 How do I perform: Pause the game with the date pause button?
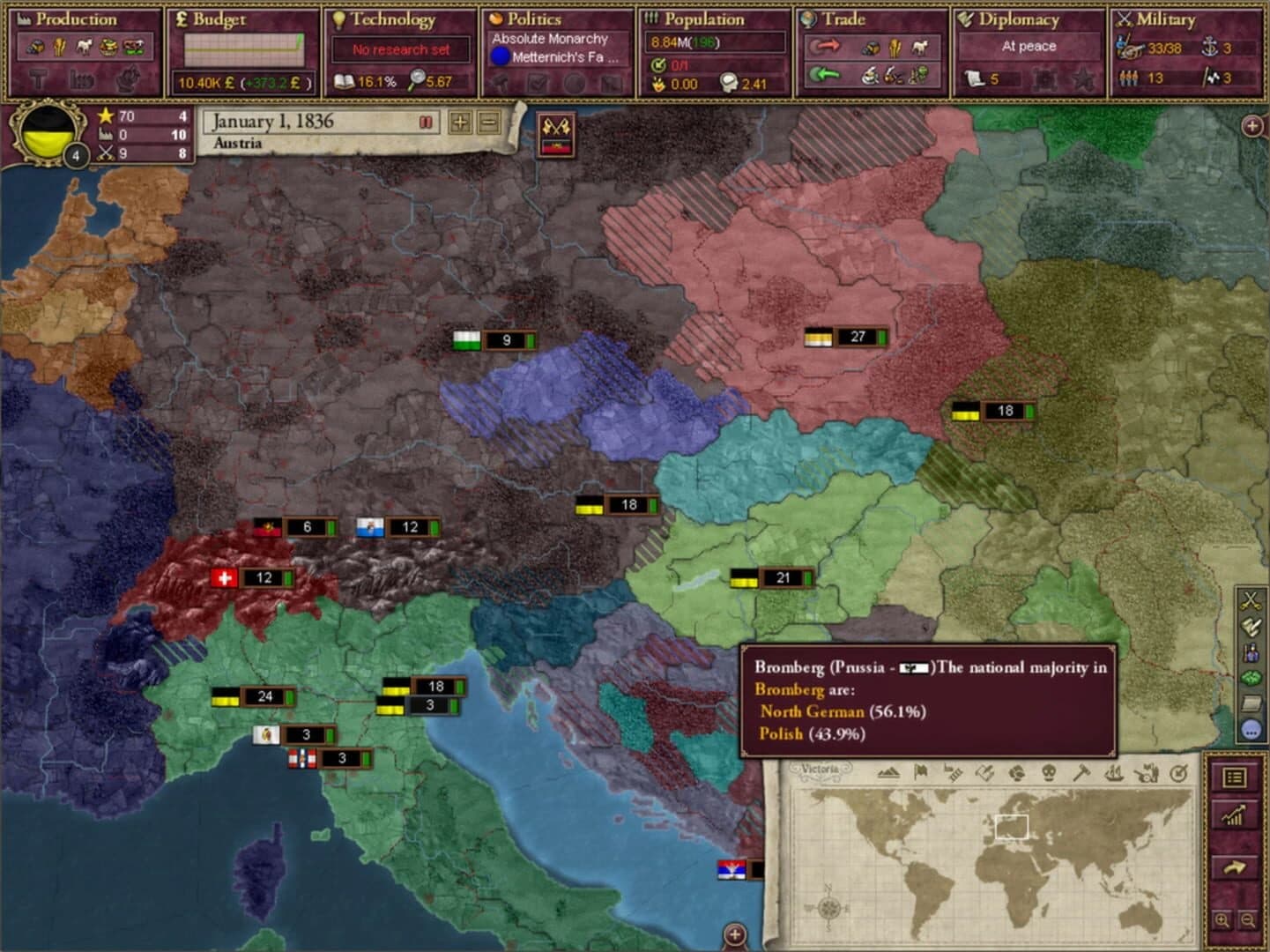(424, 123)
